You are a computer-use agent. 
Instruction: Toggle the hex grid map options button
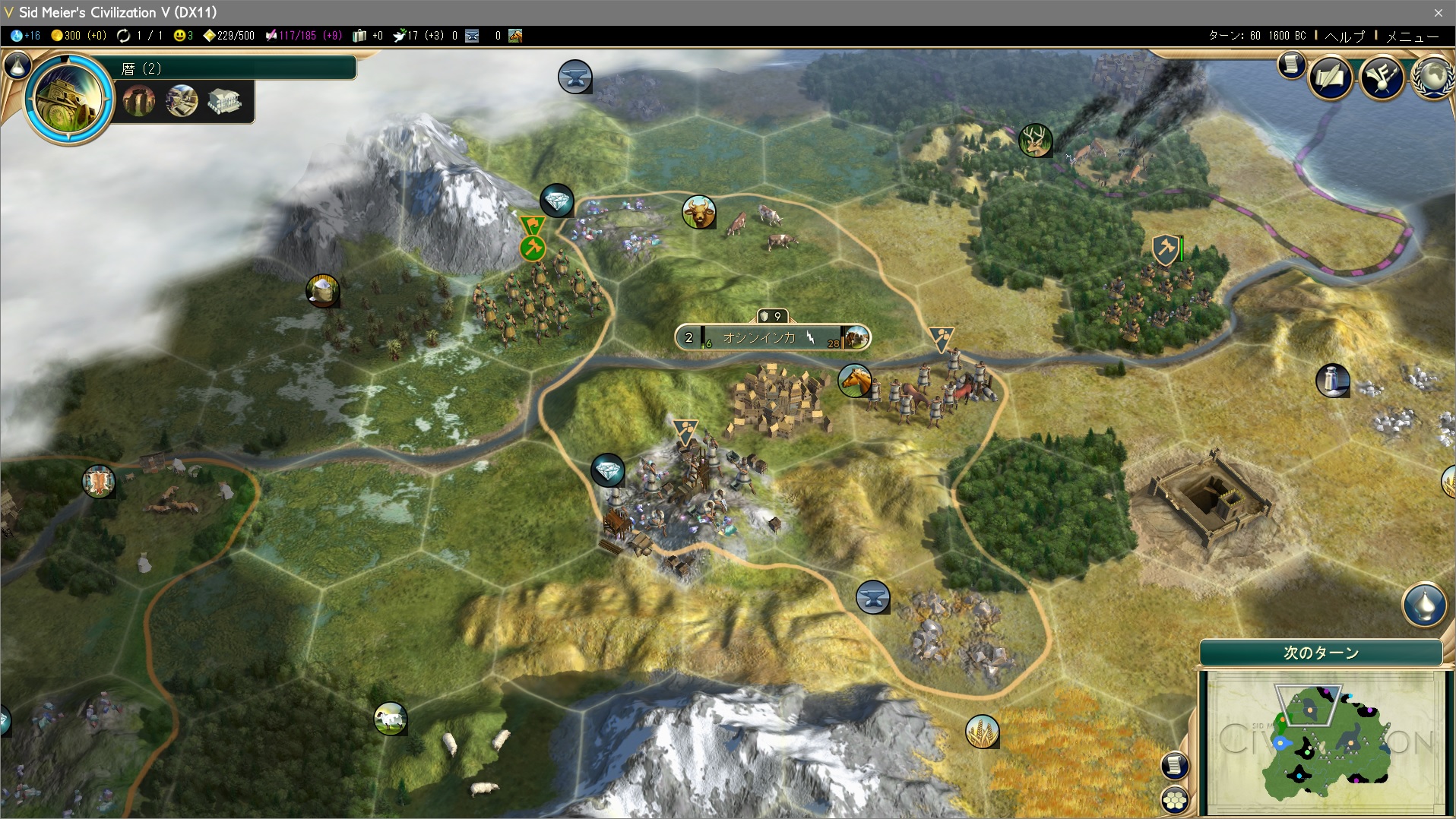[1175, 799]
